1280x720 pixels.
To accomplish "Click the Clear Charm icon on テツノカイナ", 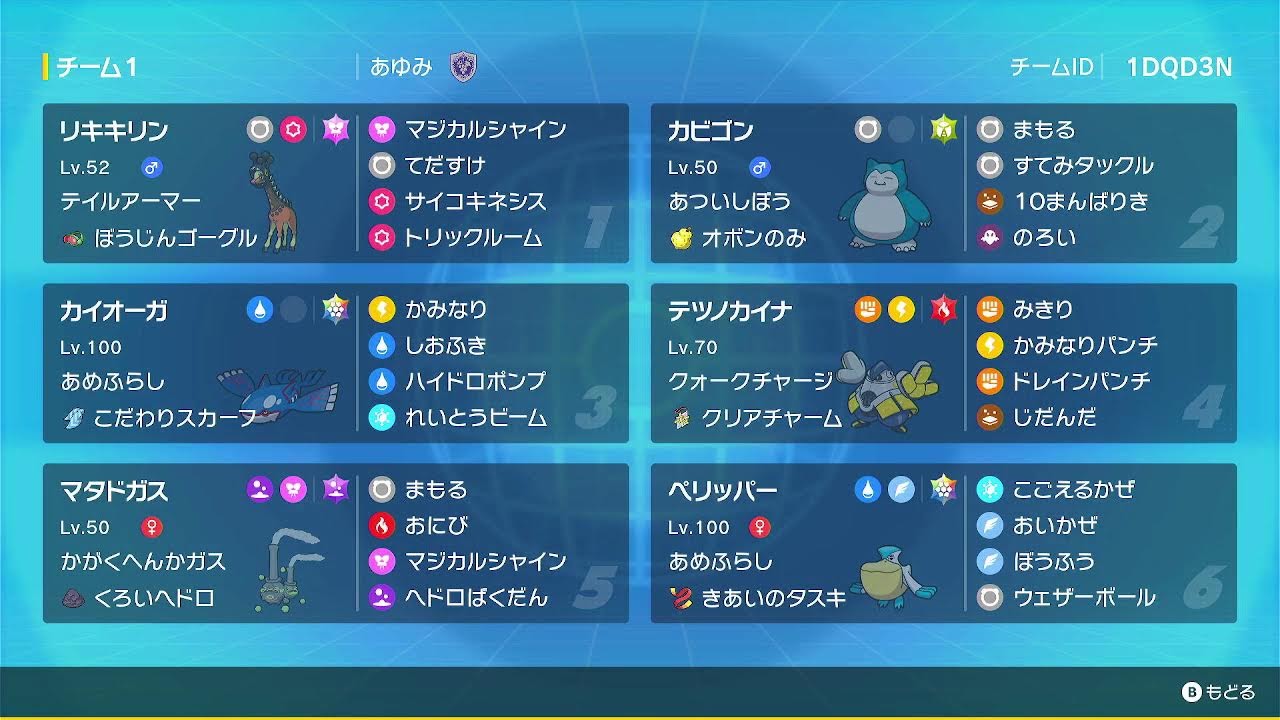I will pos(684,420).
